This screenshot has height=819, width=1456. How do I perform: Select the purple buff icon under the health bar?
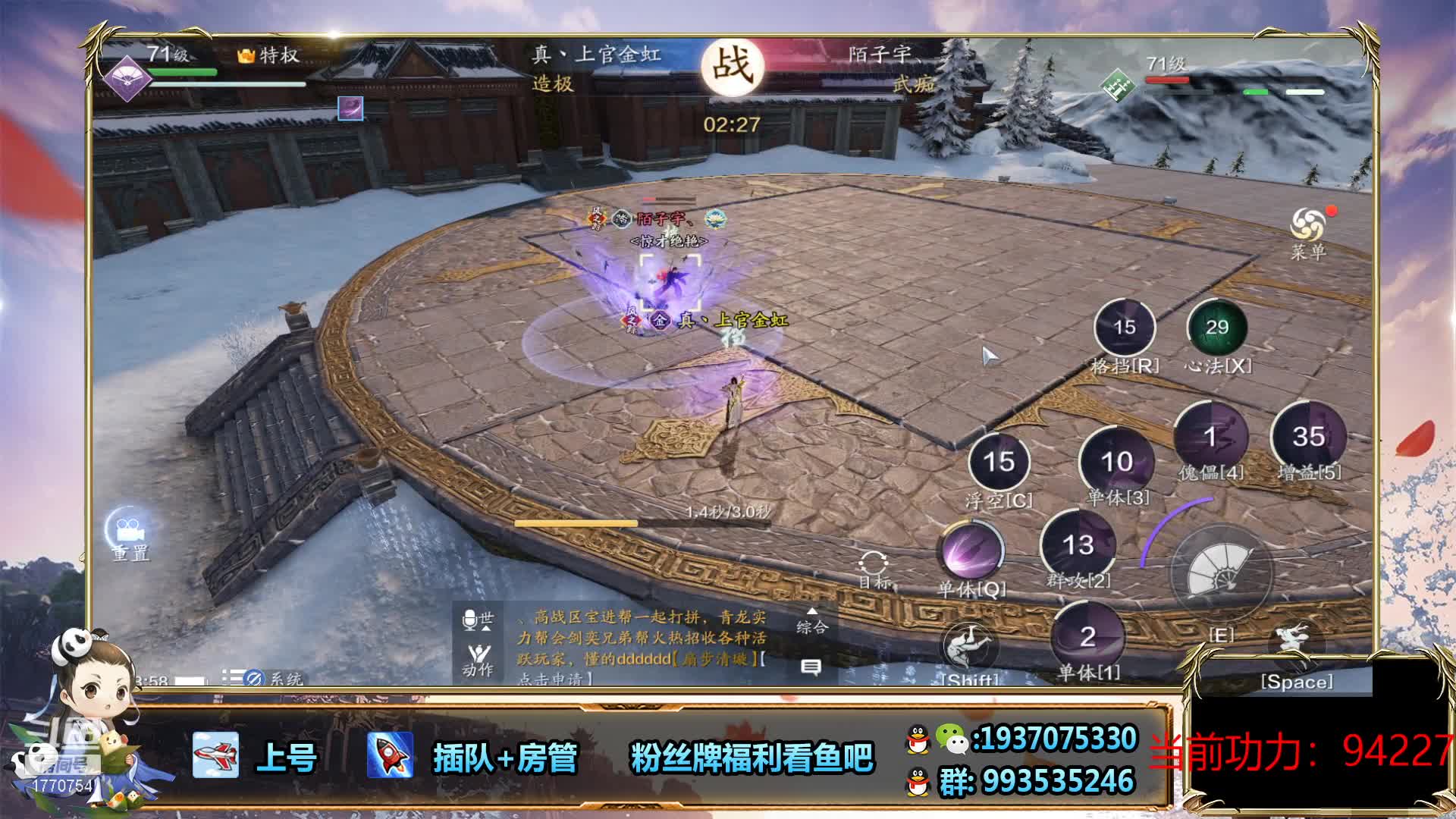tap(350, 108)
